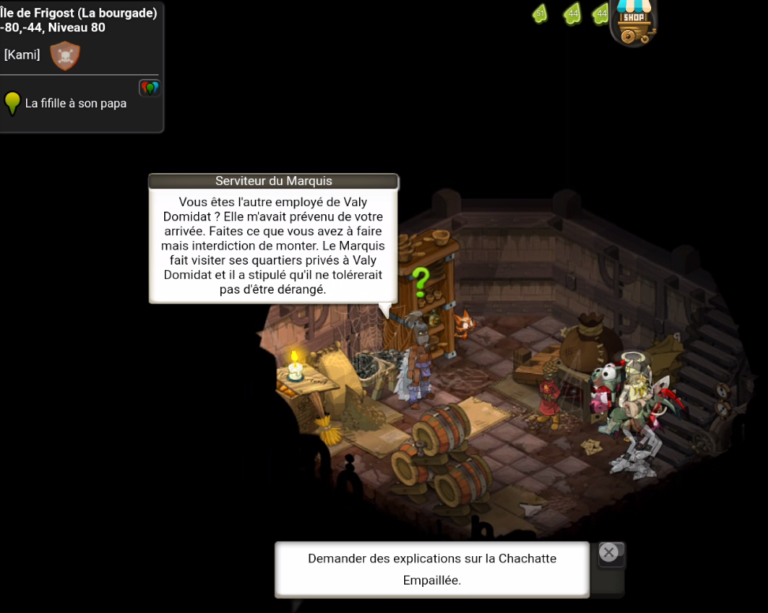Toggle the multicolored map pins filter

pyautogui.click(x=149, y=88)
